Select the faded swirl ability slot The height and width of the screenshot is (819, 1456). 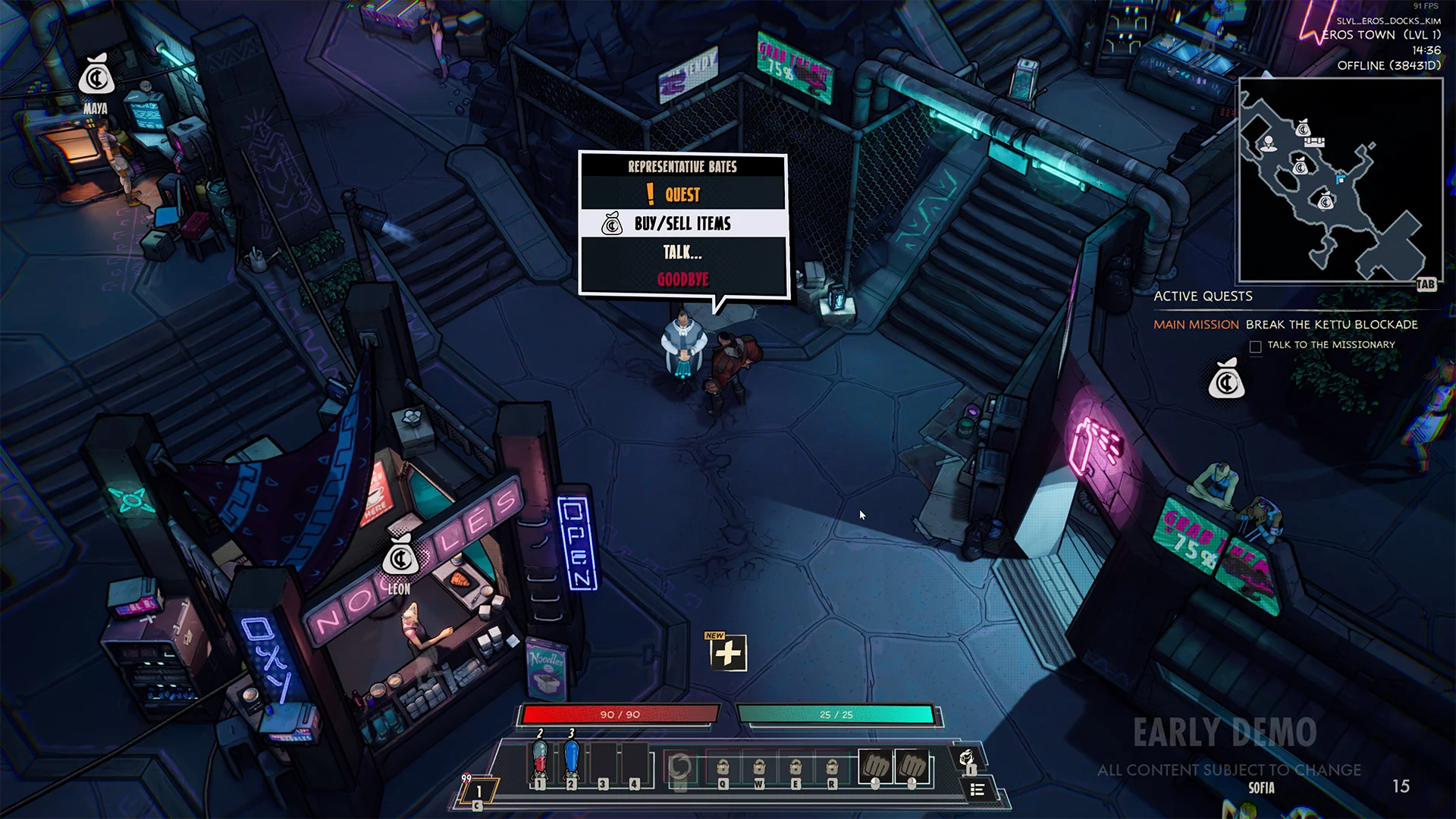(x=679, y=767)
